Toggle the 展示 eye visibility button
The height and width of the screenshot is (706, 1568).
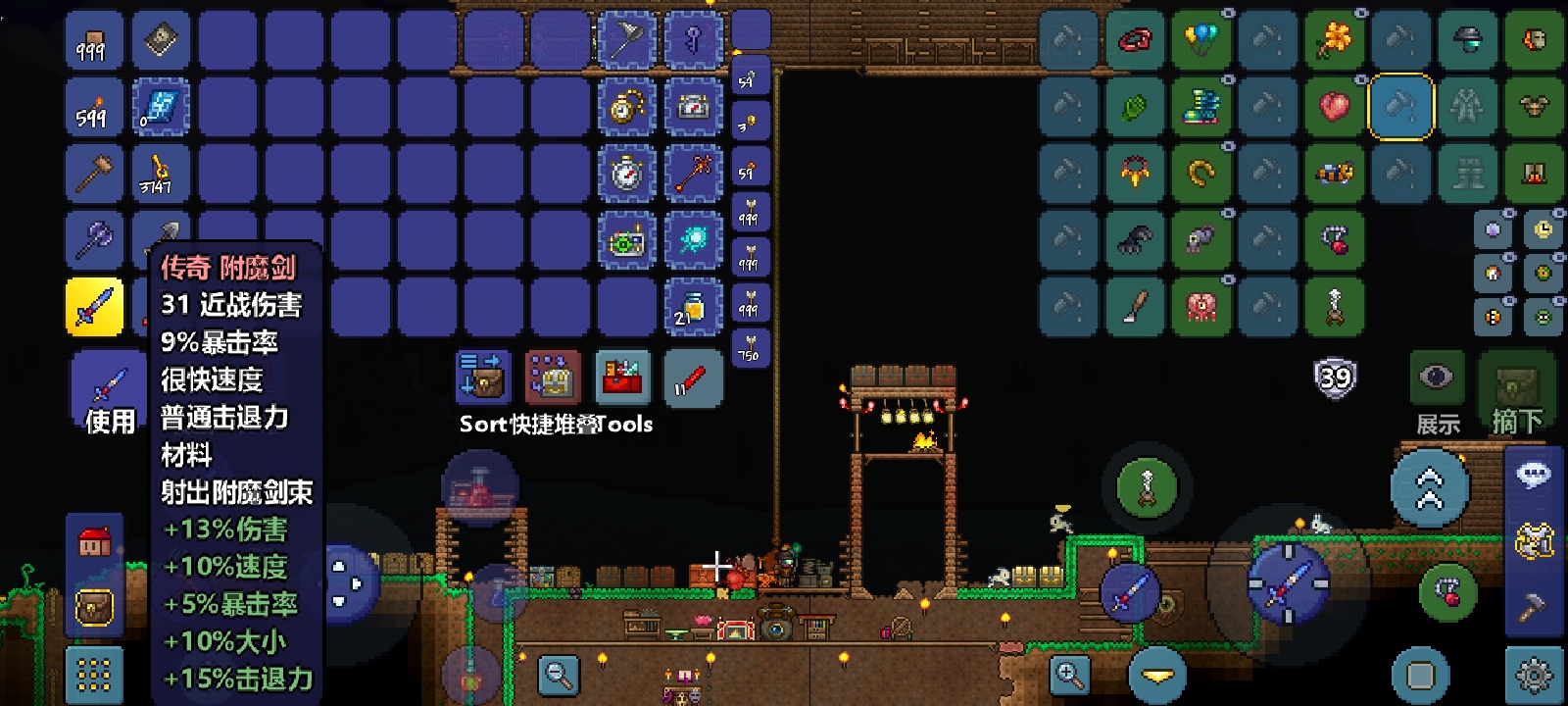pos(1437,378)
